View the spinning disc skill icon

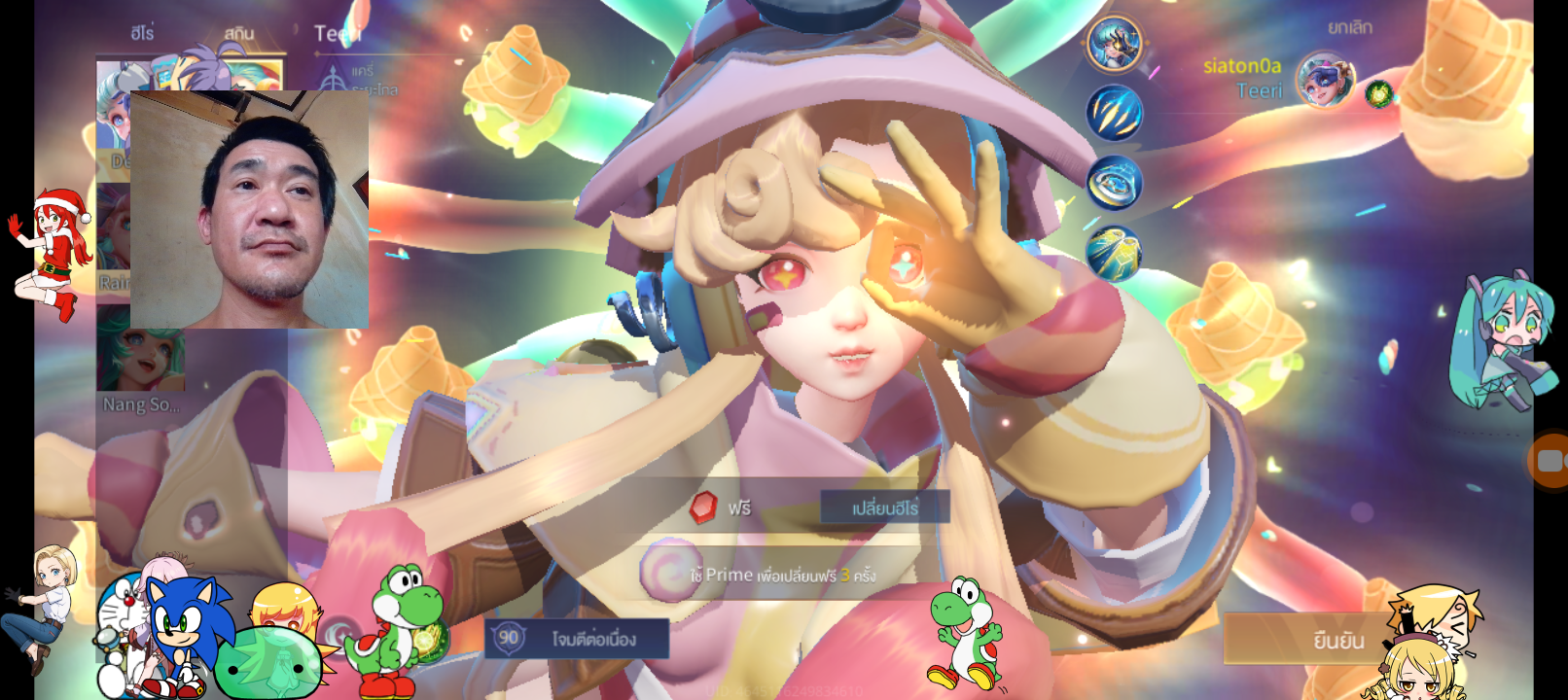point(1114,183)
